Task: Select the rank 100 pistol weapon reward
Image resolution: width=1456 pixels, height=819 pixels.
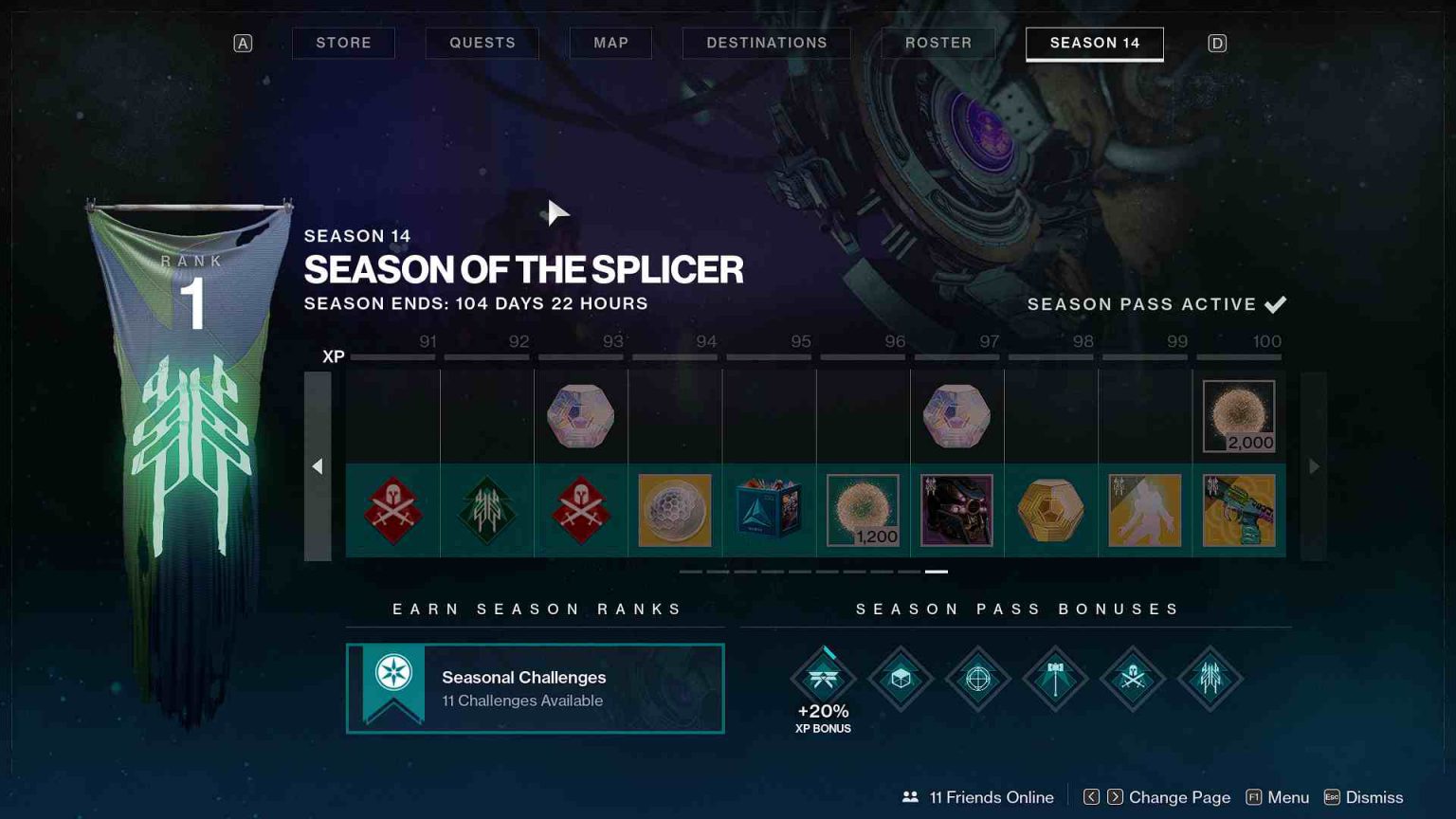Action: tap(1238, 511)
